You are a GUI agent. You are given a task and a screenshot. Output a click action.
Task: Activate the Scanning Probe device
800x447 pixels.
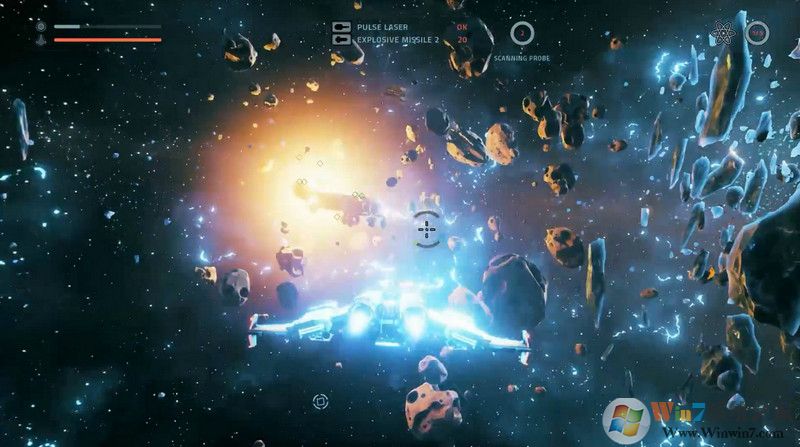pyautogui.click(x=521, y=34)
